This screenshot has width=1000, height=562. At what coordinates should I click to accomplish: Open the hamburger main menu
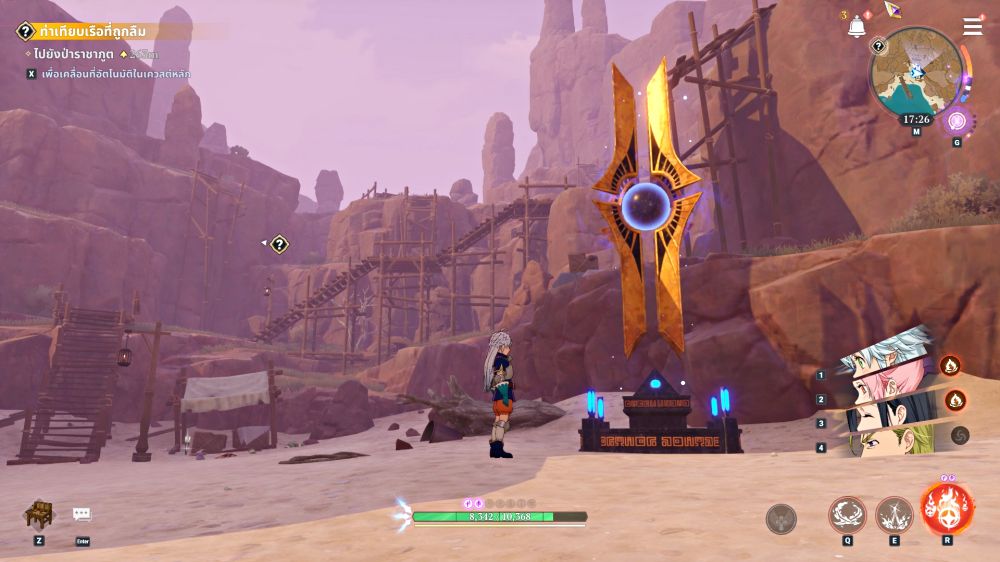point(972,27)
